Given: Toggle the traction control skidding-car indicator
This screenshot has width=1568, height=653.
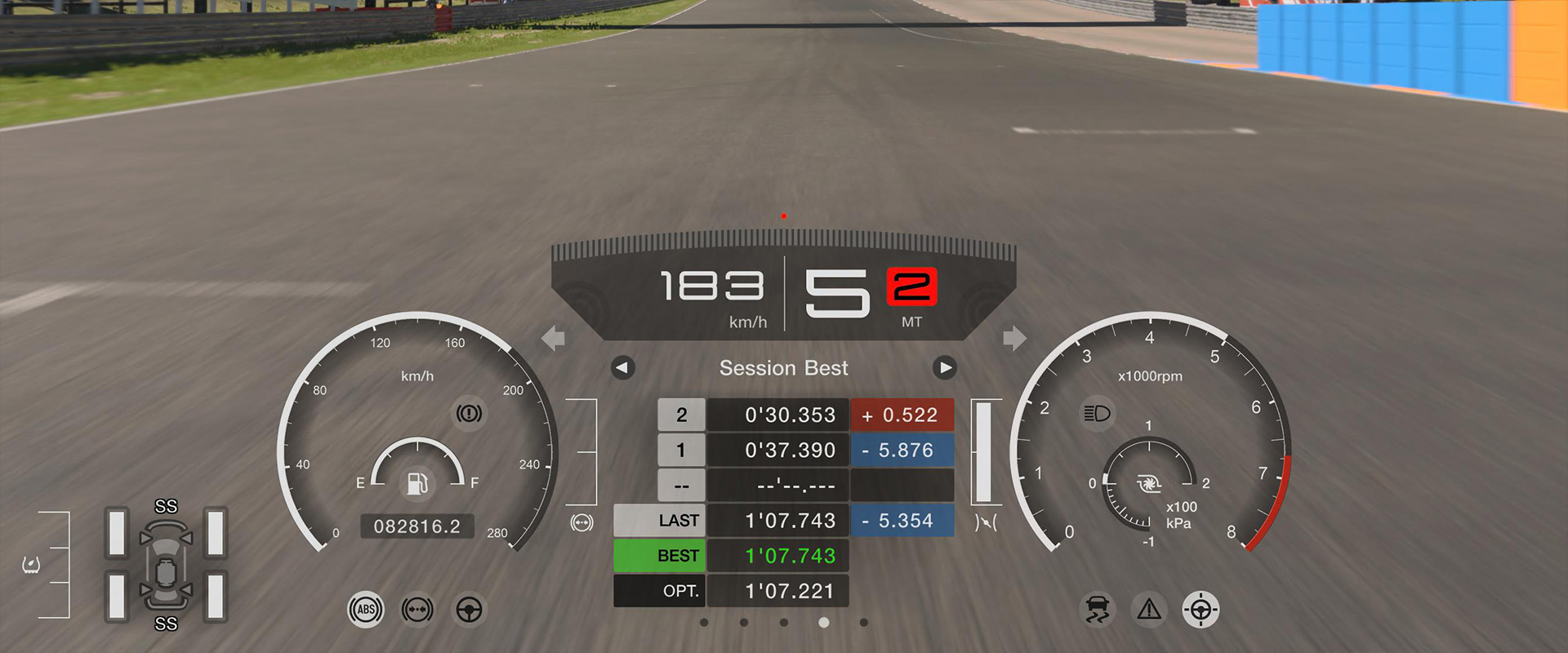Looking at the screenshot, I should tap(1098, 609).
